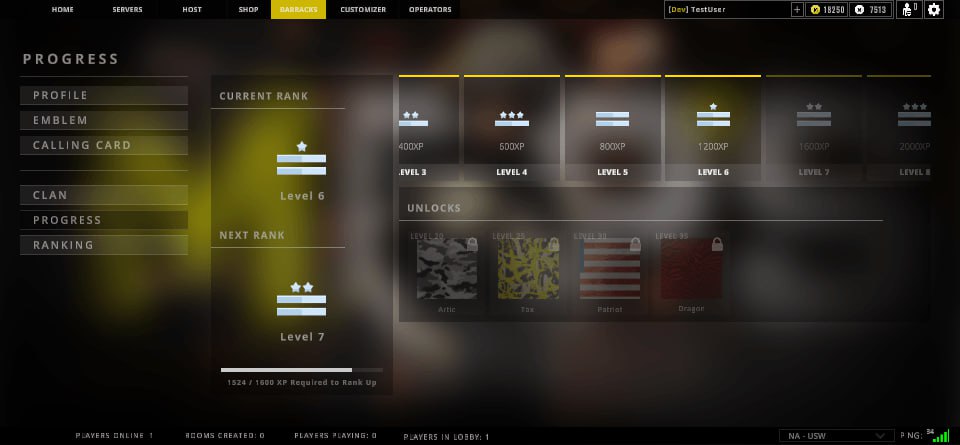Image resolution: width=960 pixels, height=445 pixels.
Task: Open the Shop tab
Action: tap(248, 10)
